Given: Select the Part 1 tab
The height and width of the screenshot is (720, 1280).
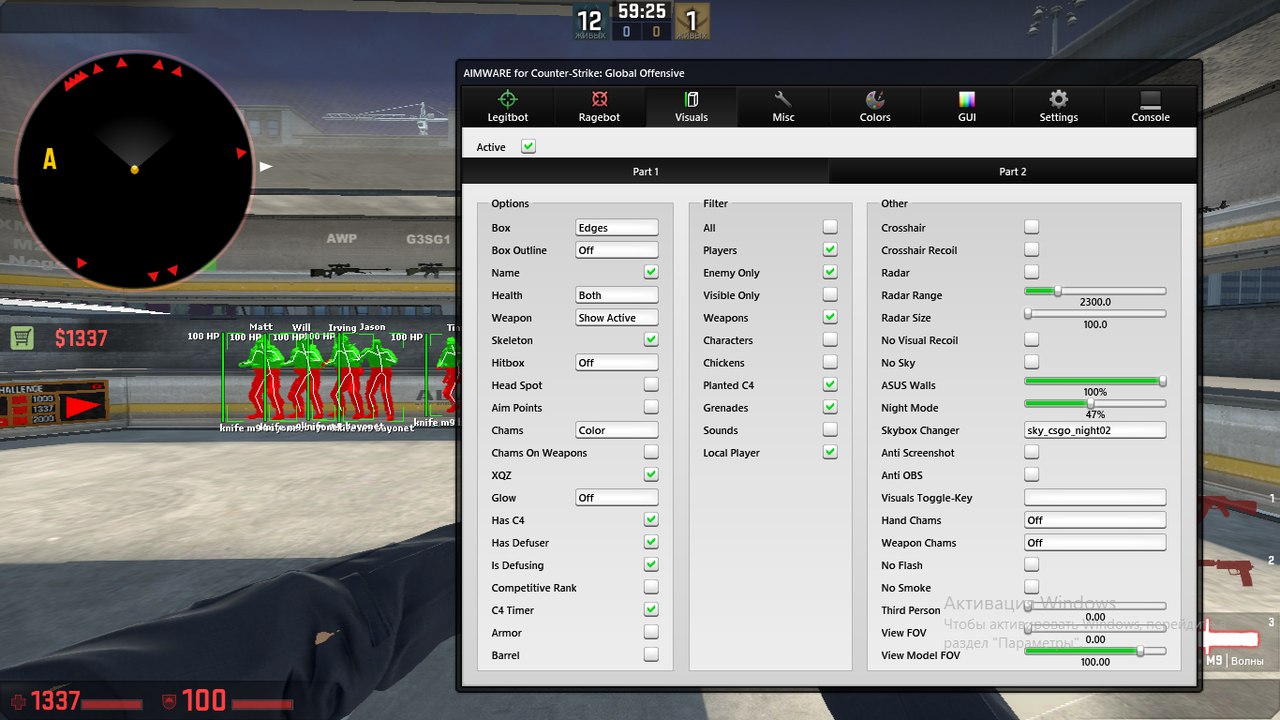Looking at the screenshot, I should coord(645,171).
